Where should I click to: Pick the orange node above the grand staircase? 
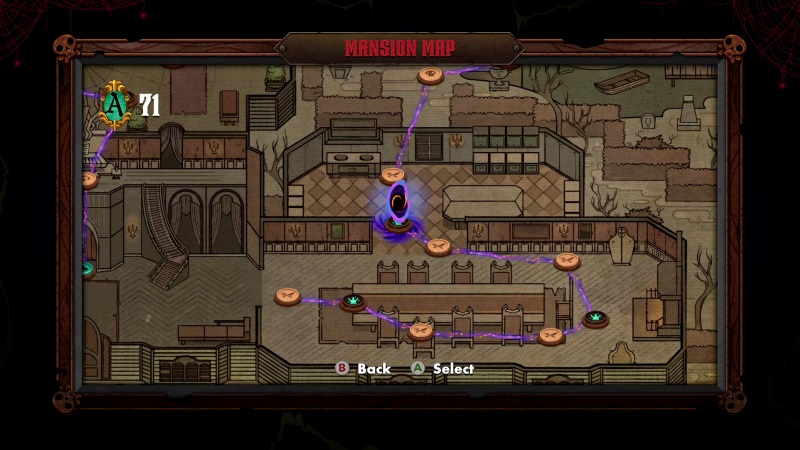click(88, 180)
